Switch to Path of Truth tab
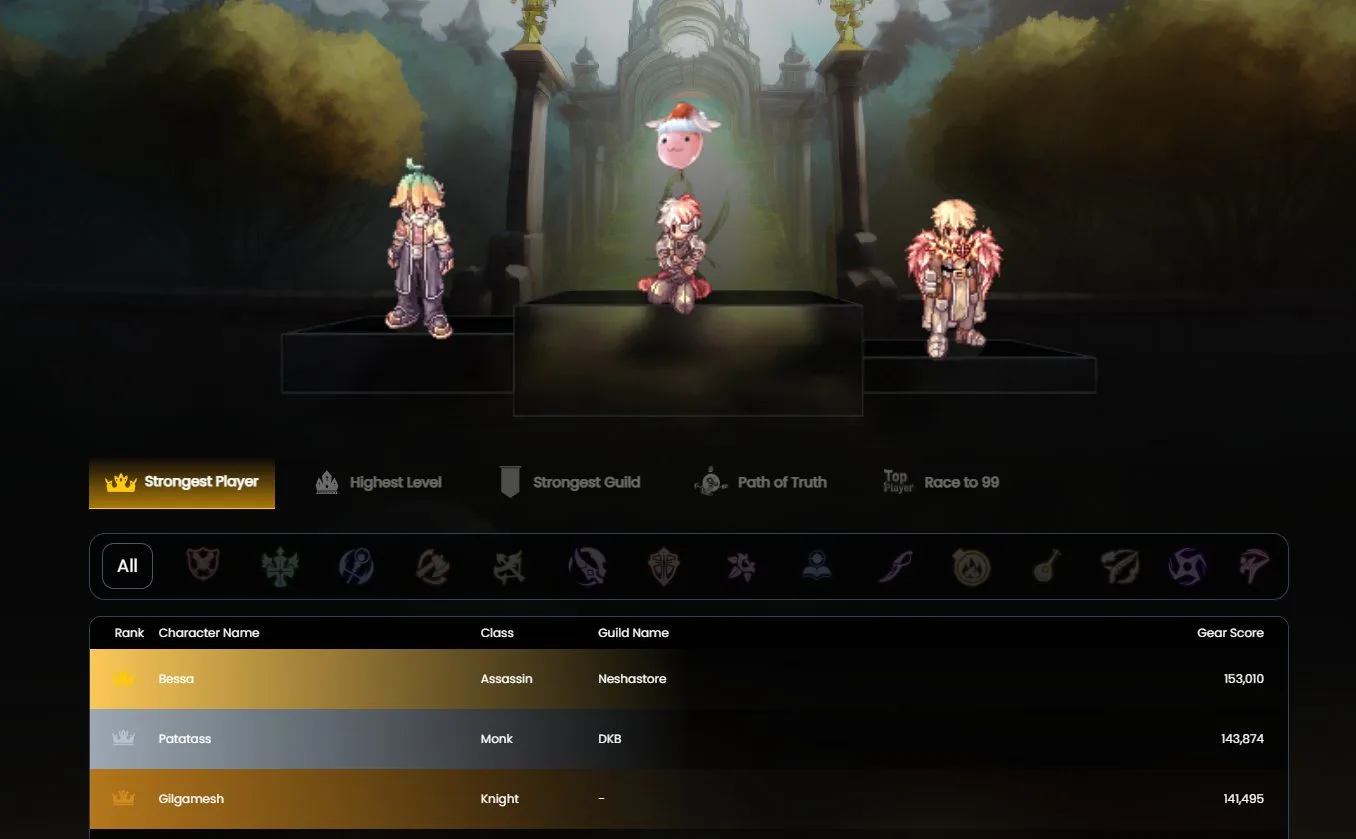The image size is (1356, 839). 761,483
